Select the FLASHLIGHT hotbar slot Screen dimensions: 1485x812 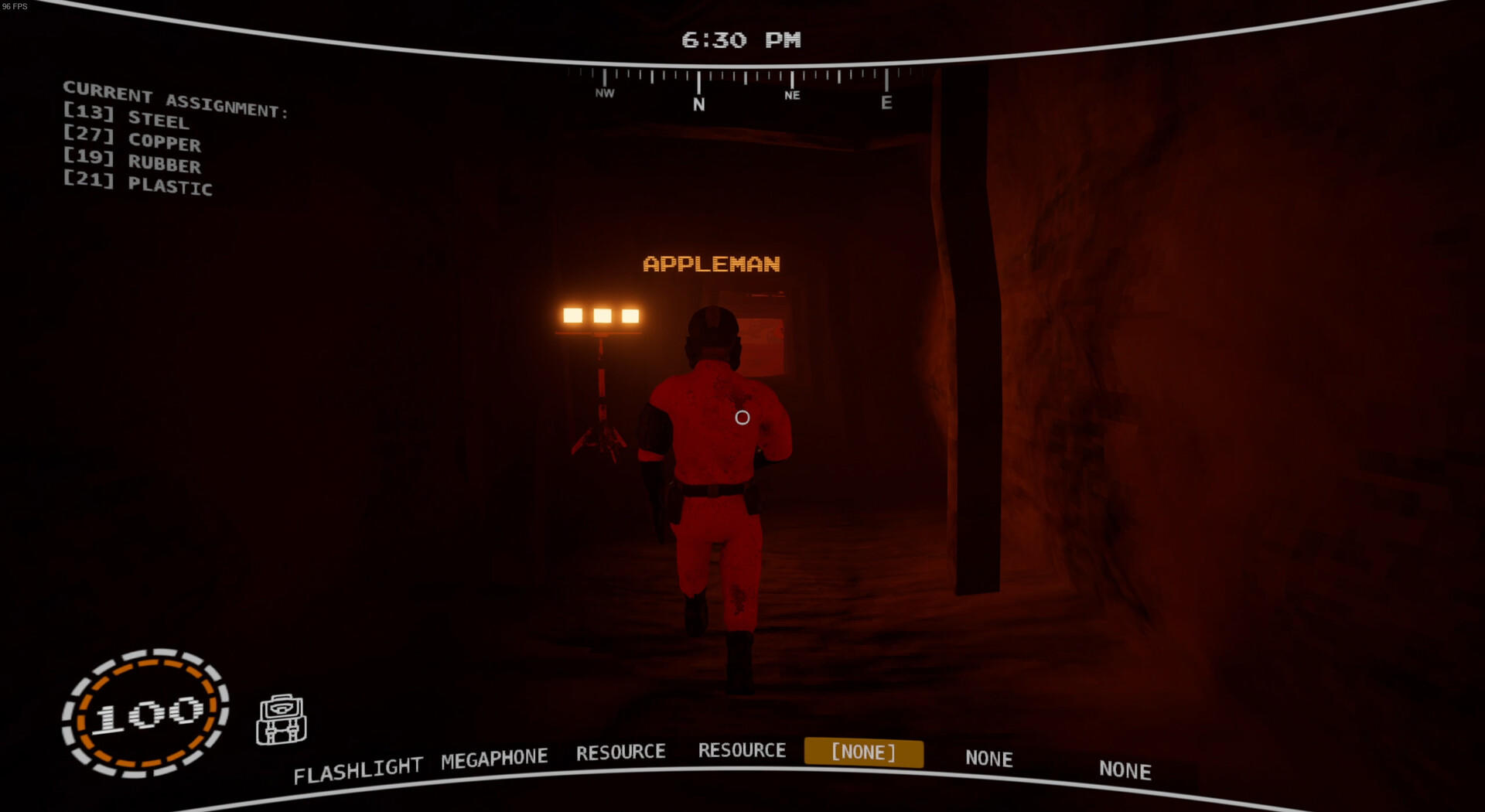pyautogui.click(x=358, y=765)
